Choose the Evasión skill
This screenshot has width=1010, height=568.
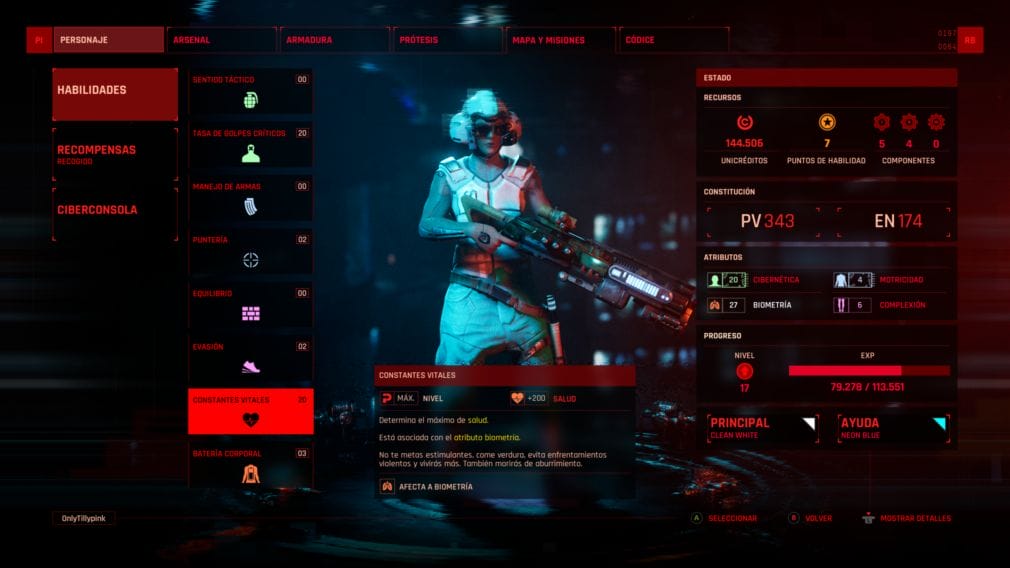[x=250, y=358]
